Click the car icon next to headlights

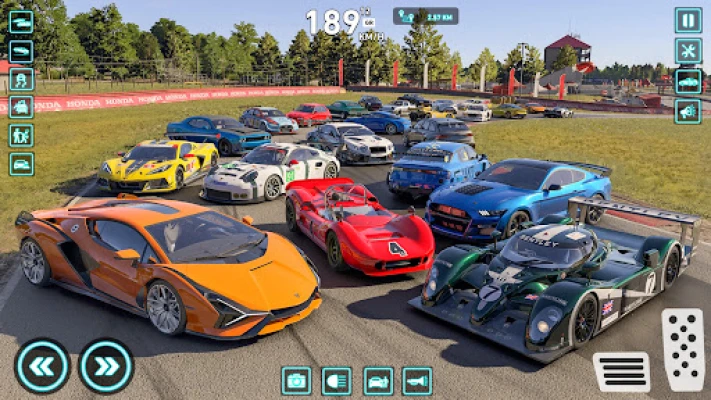pos(378,380)
